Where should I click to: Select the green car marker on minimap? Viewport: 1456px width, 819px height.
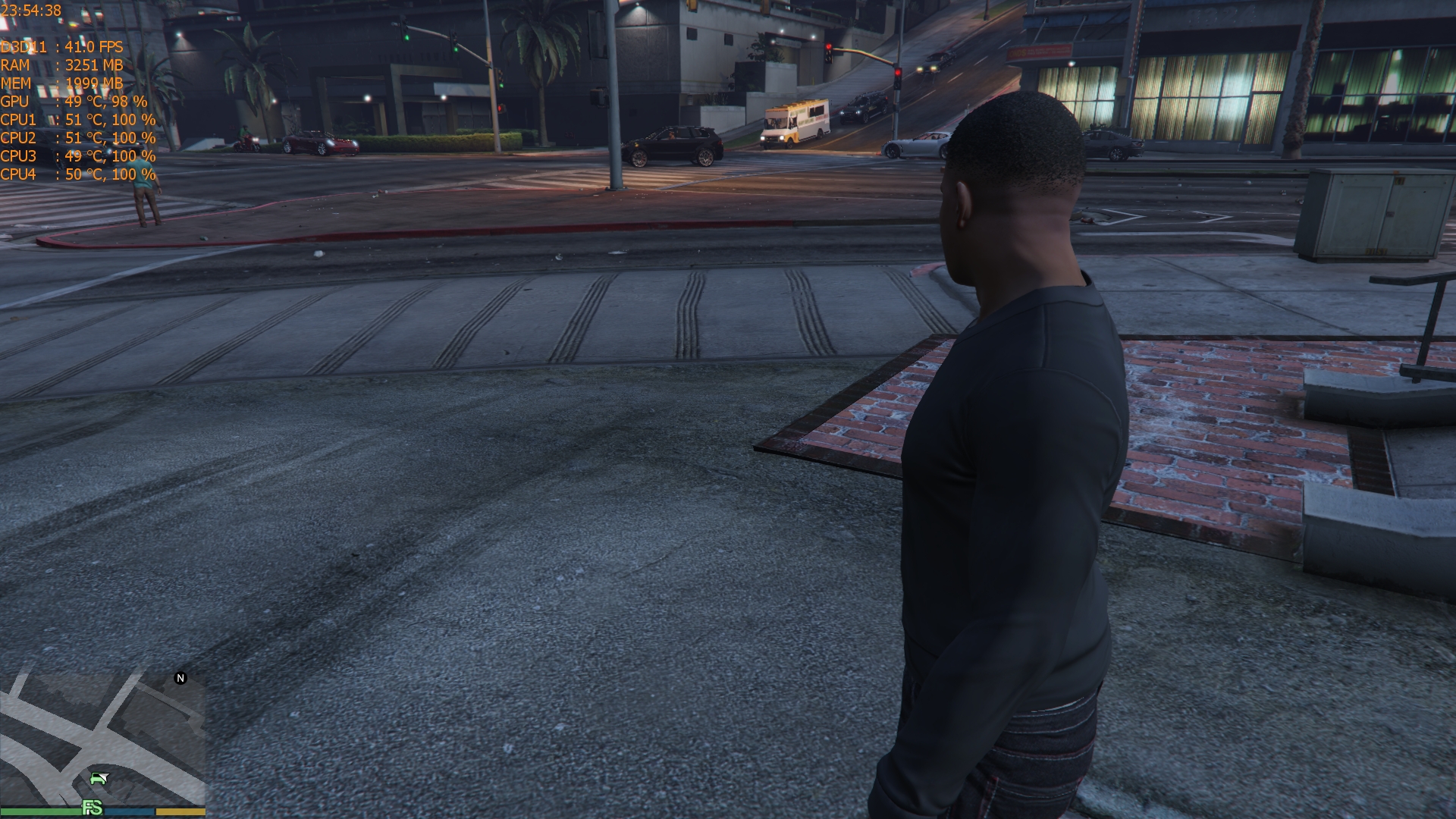[x=99, y=778]
